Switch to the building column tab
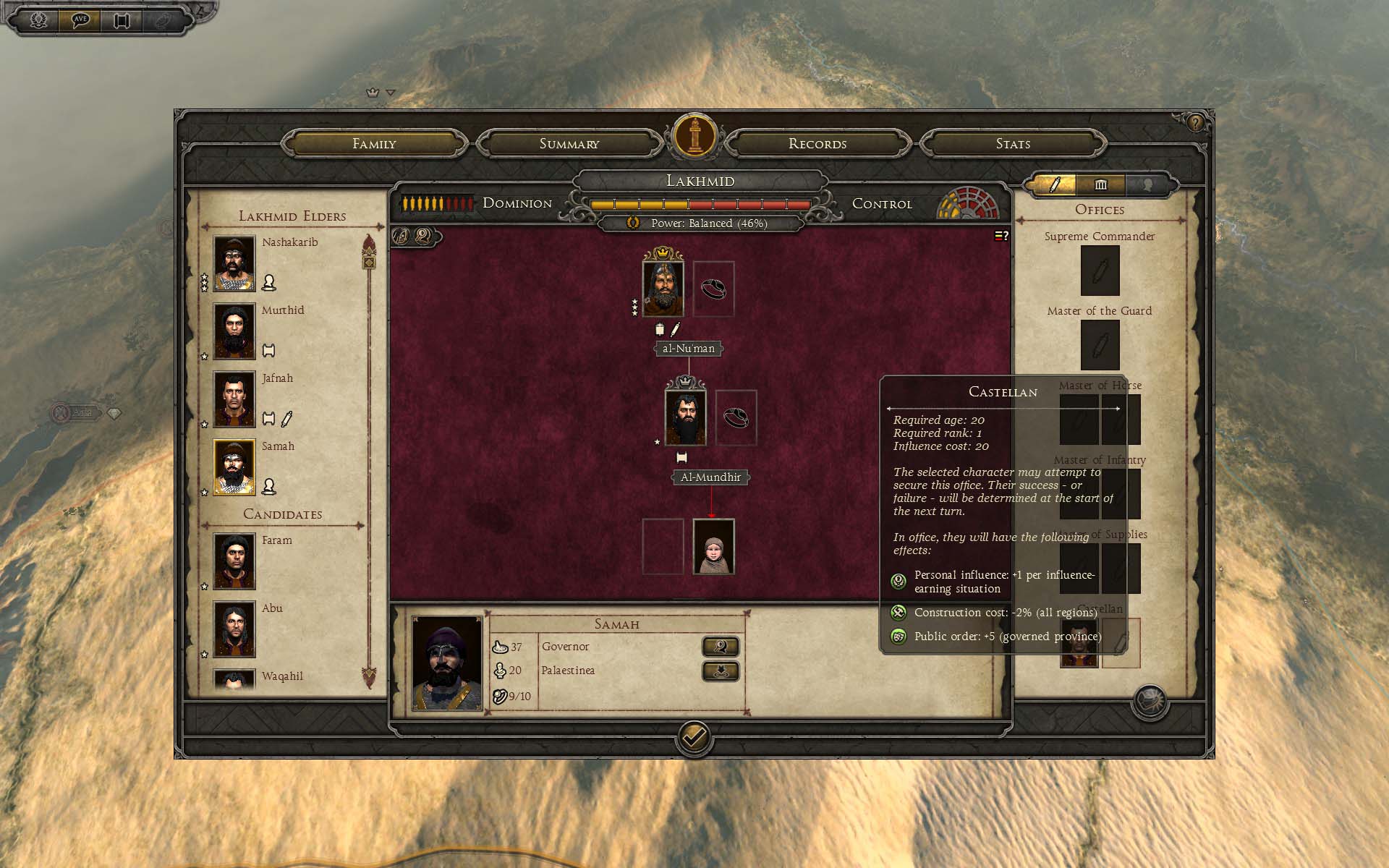Viewport: 1389px width, 868px height. pyautogui.click(x=1100, y=184)
